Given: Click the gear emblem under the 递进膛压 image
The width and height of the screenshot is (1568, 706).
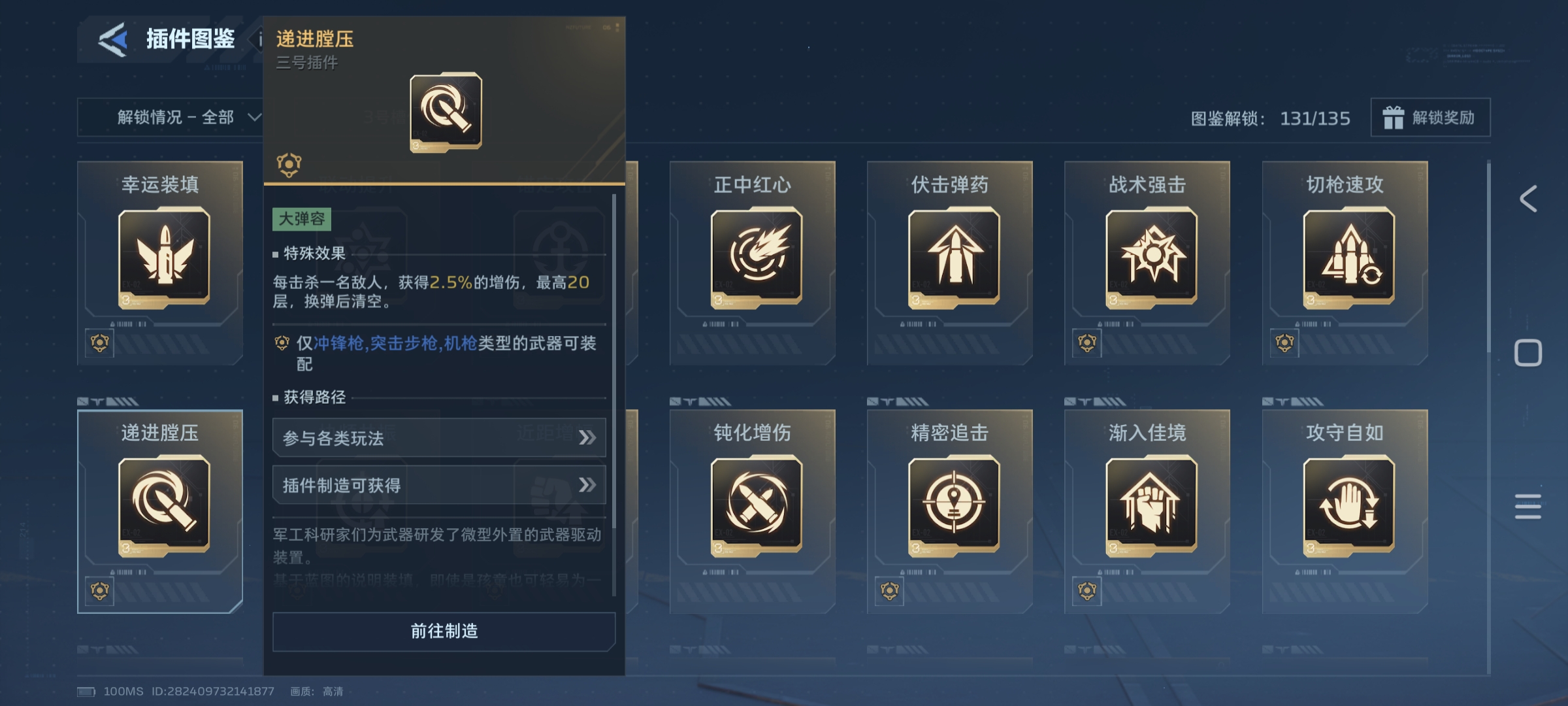Looking at the screenshot, I should click(x=287, y=163).
